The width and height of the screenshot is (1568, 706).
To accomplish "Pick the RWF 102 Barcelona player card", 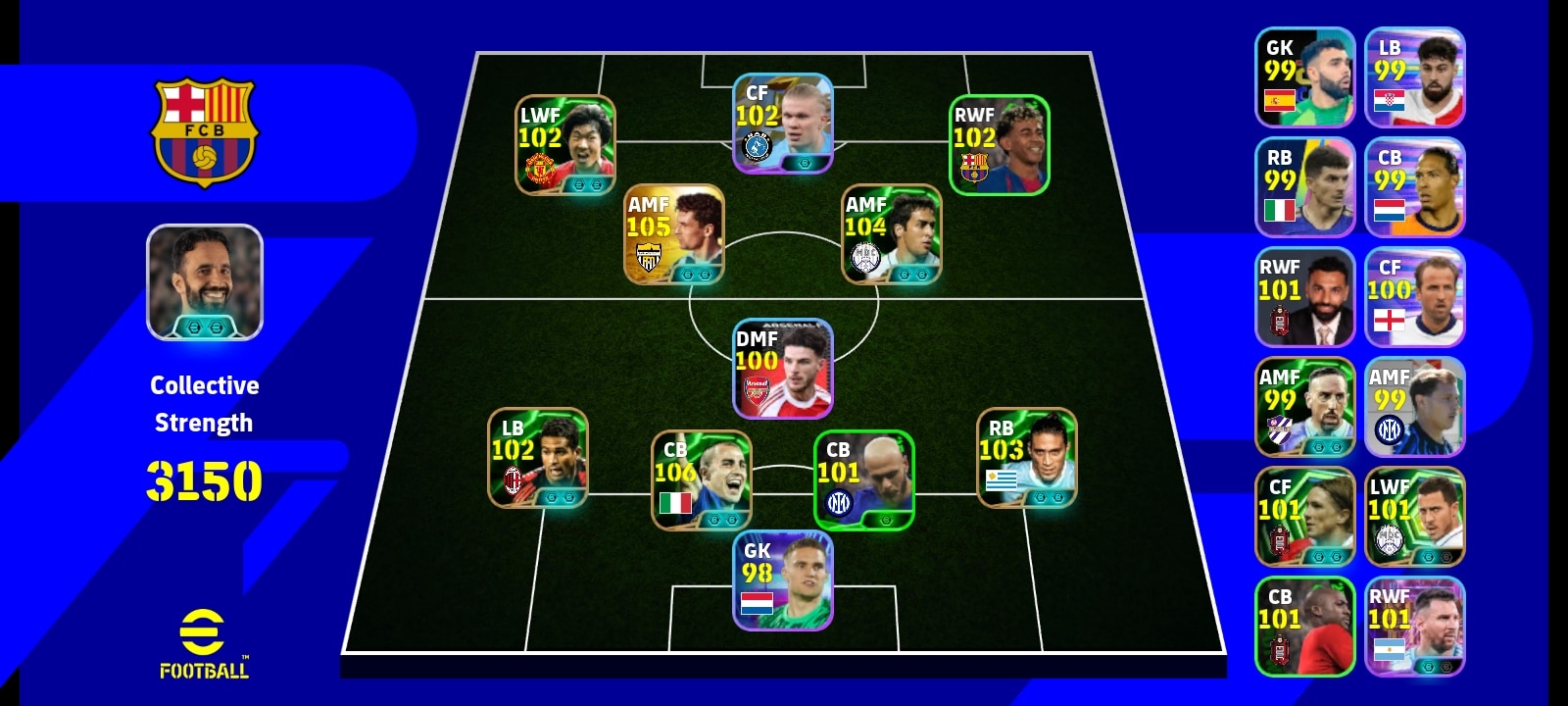I will point(999,145).
